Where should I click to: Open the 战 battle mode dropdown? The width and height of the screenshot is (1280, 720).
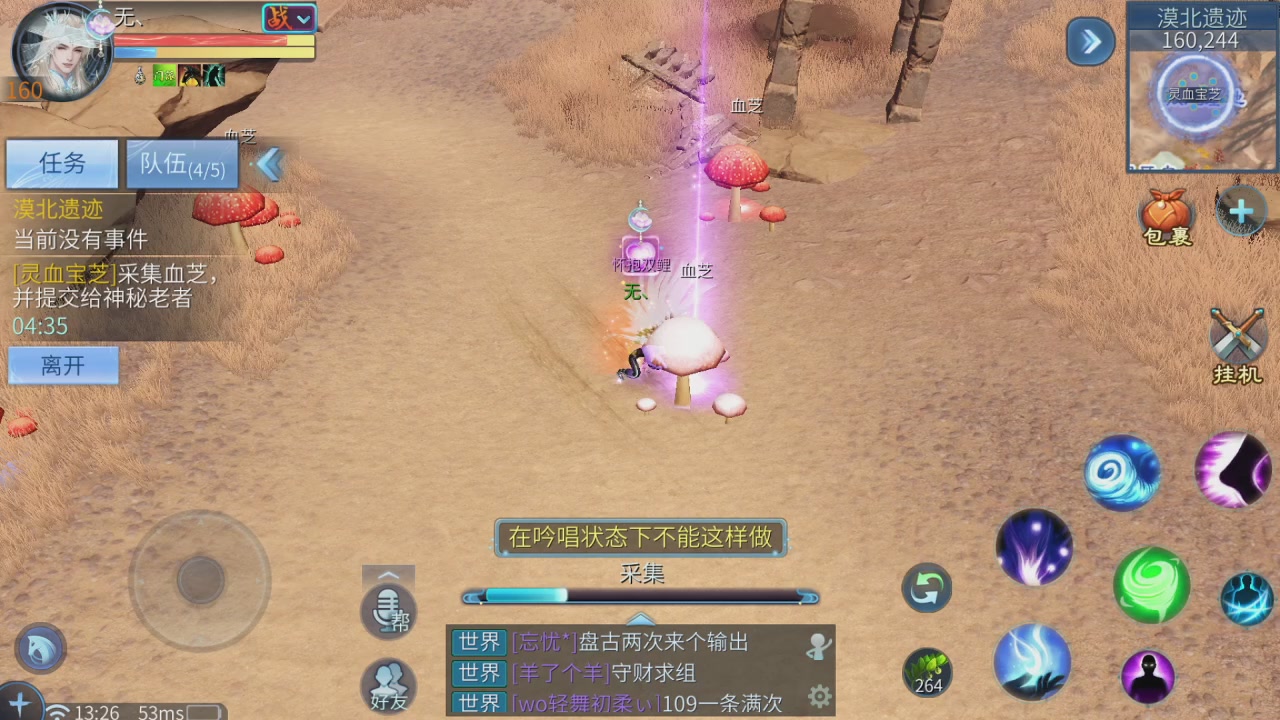click(290, 17)
